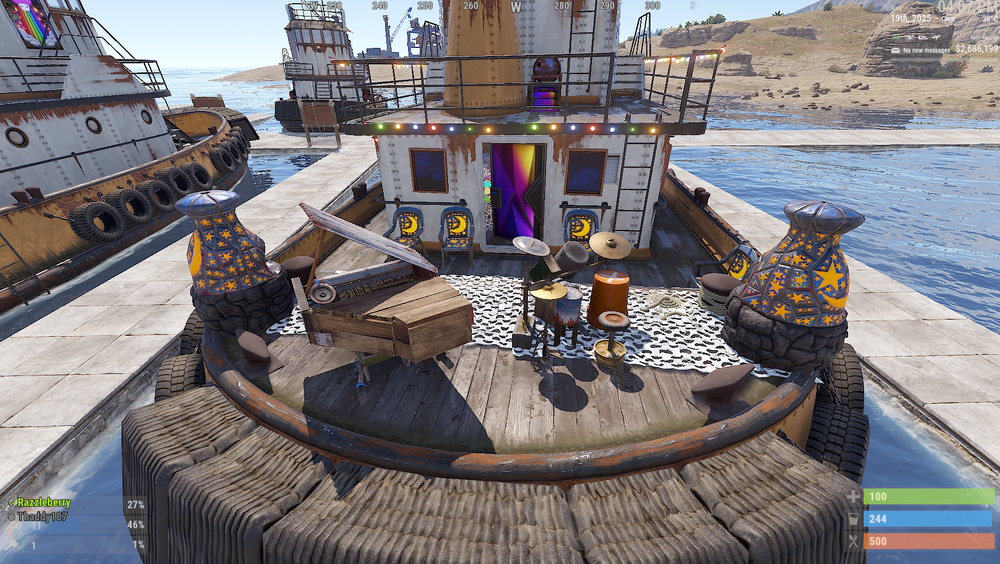The height and width of the screenshot is (564, 1000).
Task: Select teammate Thaddy187 in the team list
Action: [40, 517]
